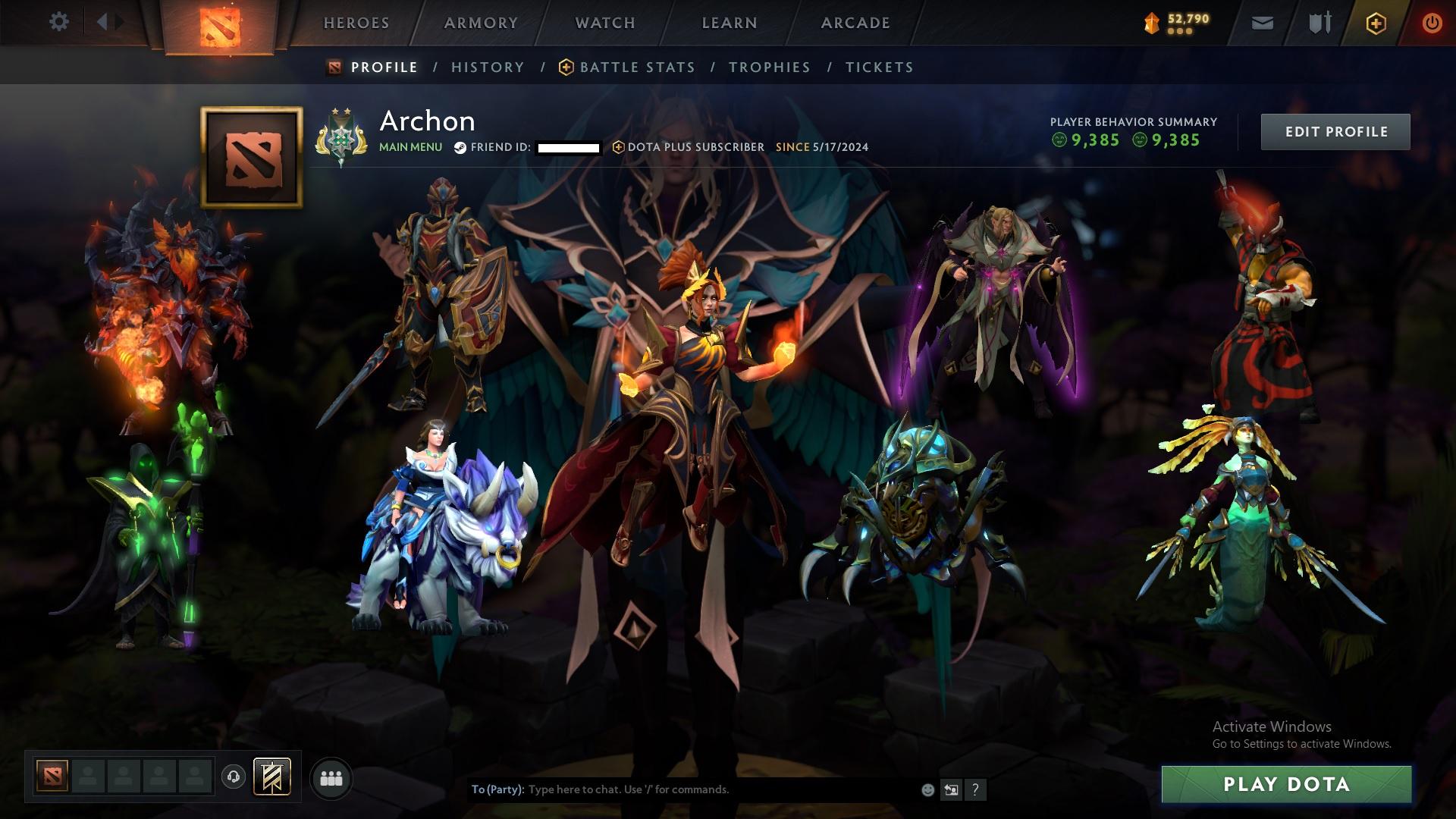This screenshot has width=1456, height=819.
Task: Open the BATTLE STATS tab
Action: pos(635,67)
